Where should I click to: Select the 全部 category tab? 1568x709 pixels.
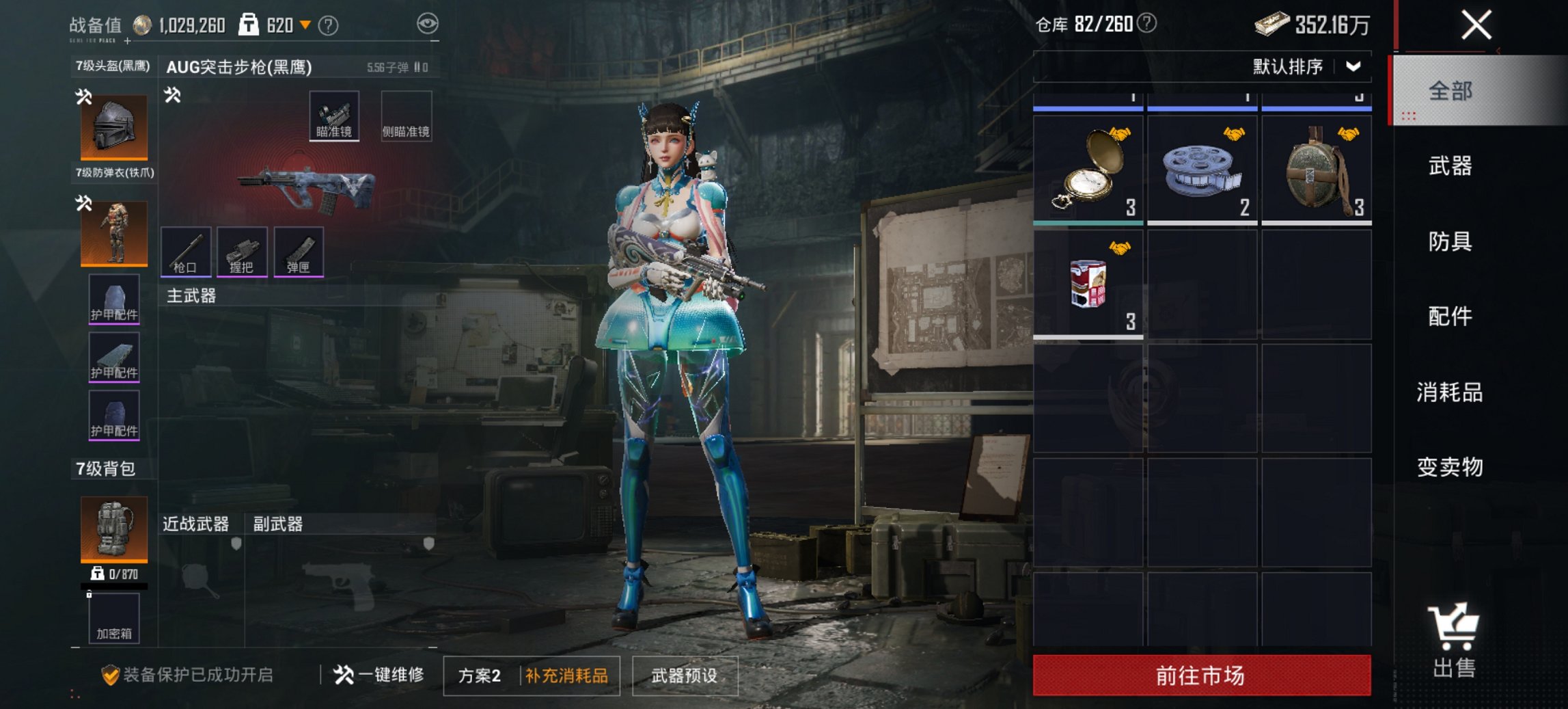point(1450,91)
